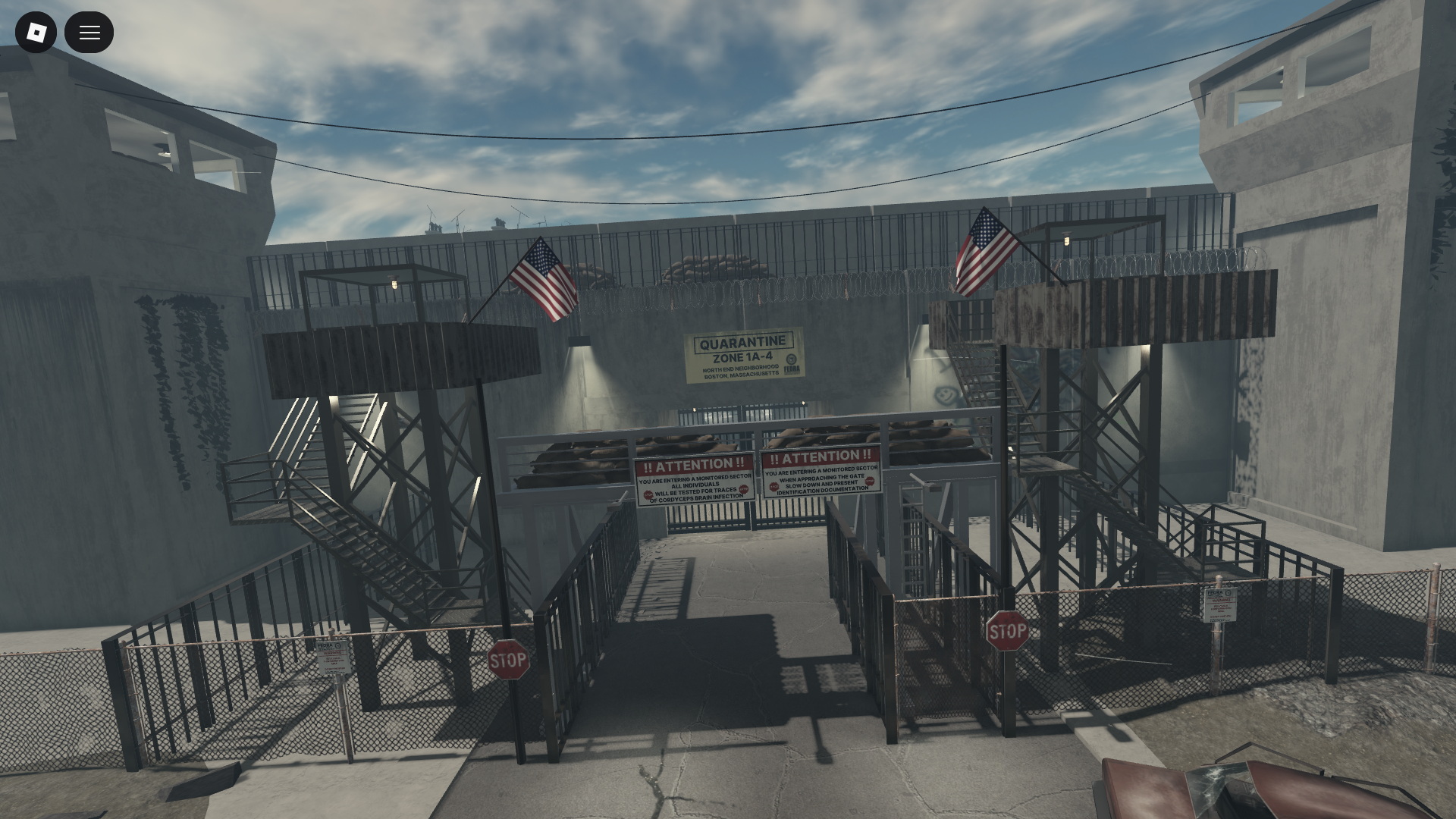This screenshot has height=819, width=1456.
Task: Select the right STOP sign
Action: point(1007,630)
